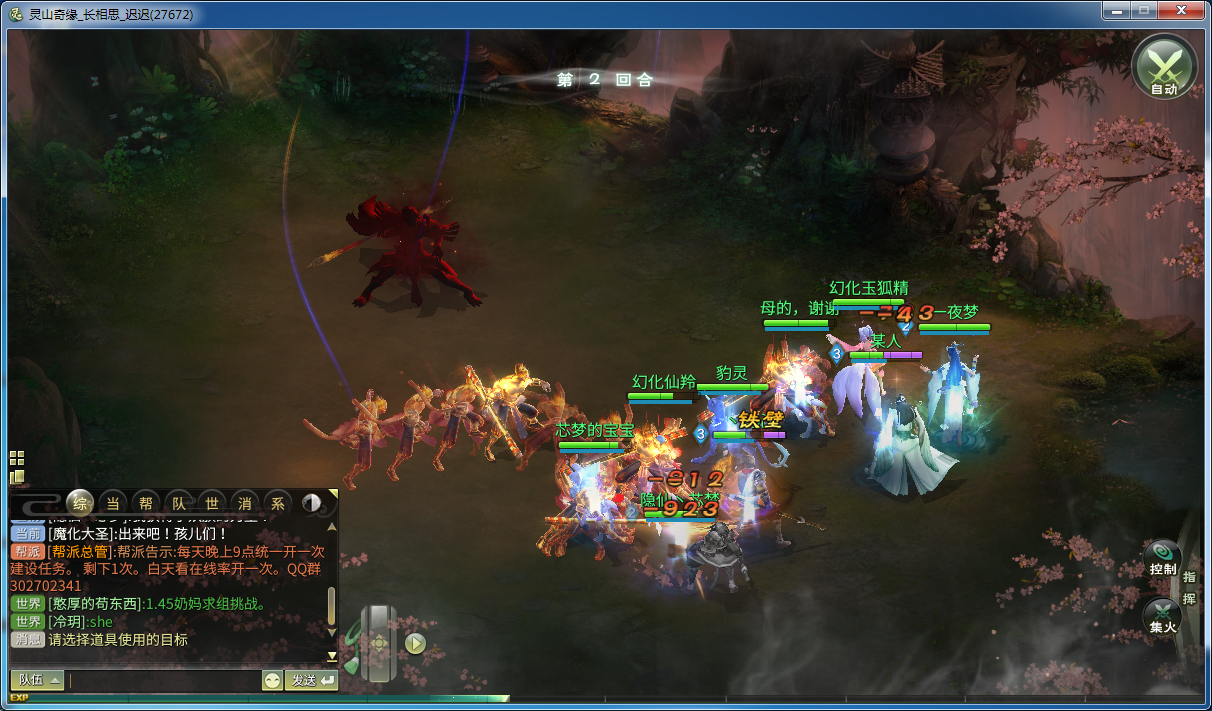
Task: Switch to the 系 system chat tab
Action: 278,503
